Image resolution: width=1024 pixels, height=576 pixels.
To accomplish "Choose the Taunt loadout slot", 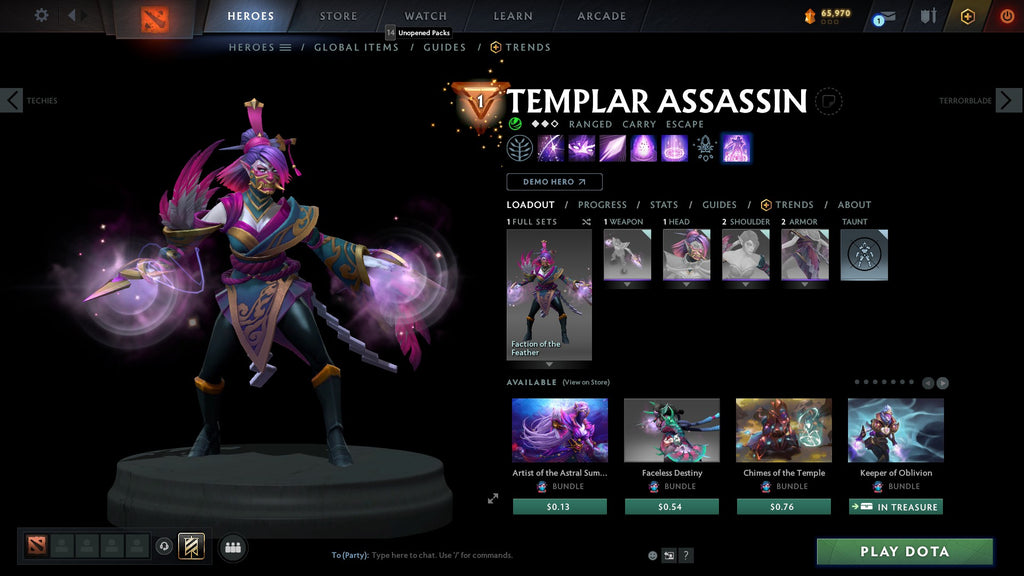I will coord(863,255).
